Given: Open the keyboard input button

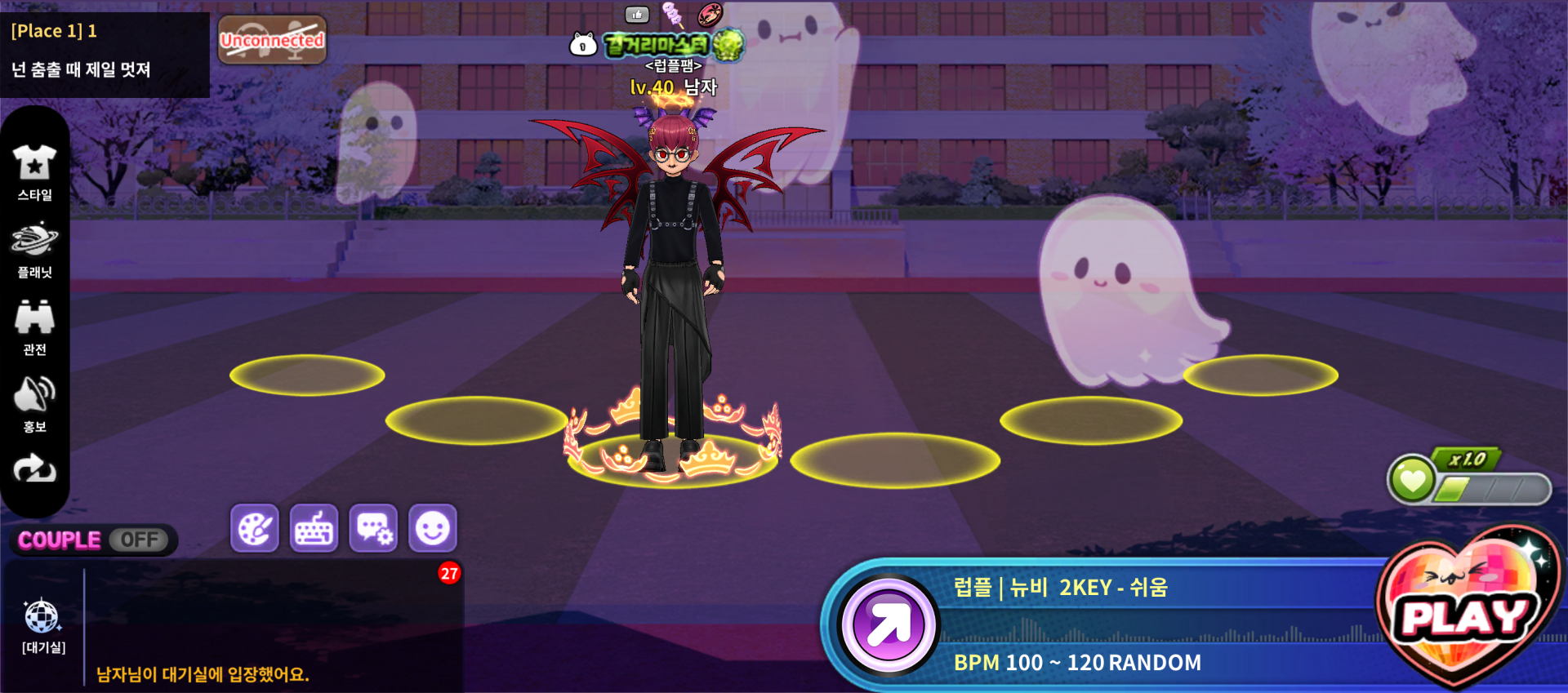Looking at the screenshot, I should 314,529.
